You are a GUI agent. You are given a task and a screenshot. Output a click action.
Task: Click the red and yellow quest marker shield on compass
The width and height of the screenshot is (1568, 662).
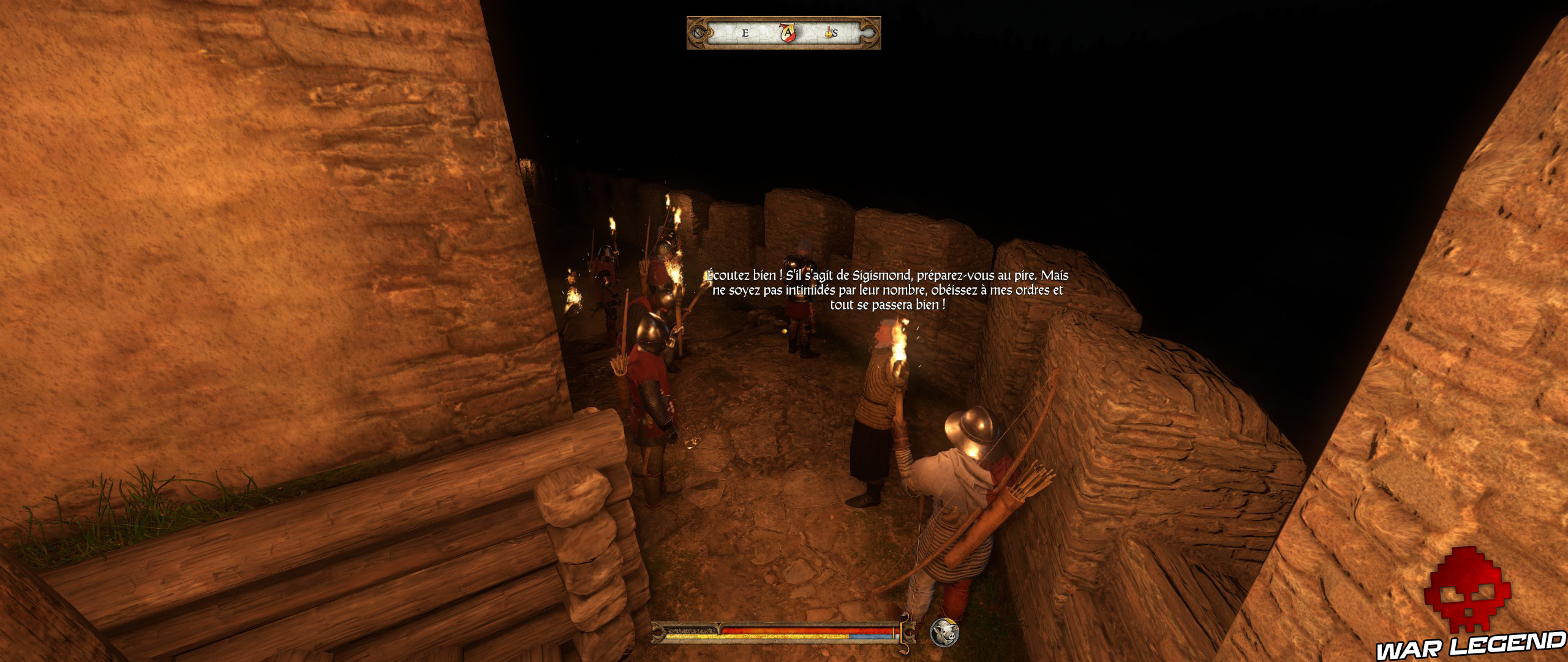(x=788, y=32)
